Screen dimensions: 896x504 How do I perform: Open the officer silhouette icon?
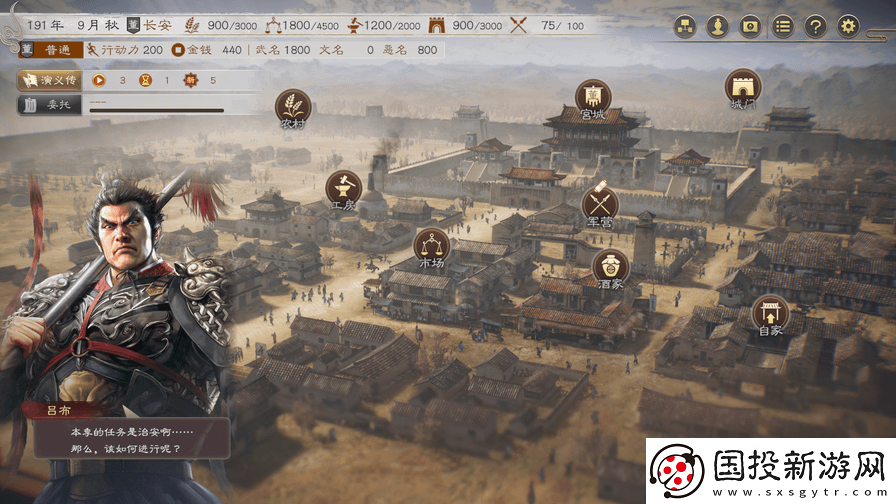[x=716, y=27]
